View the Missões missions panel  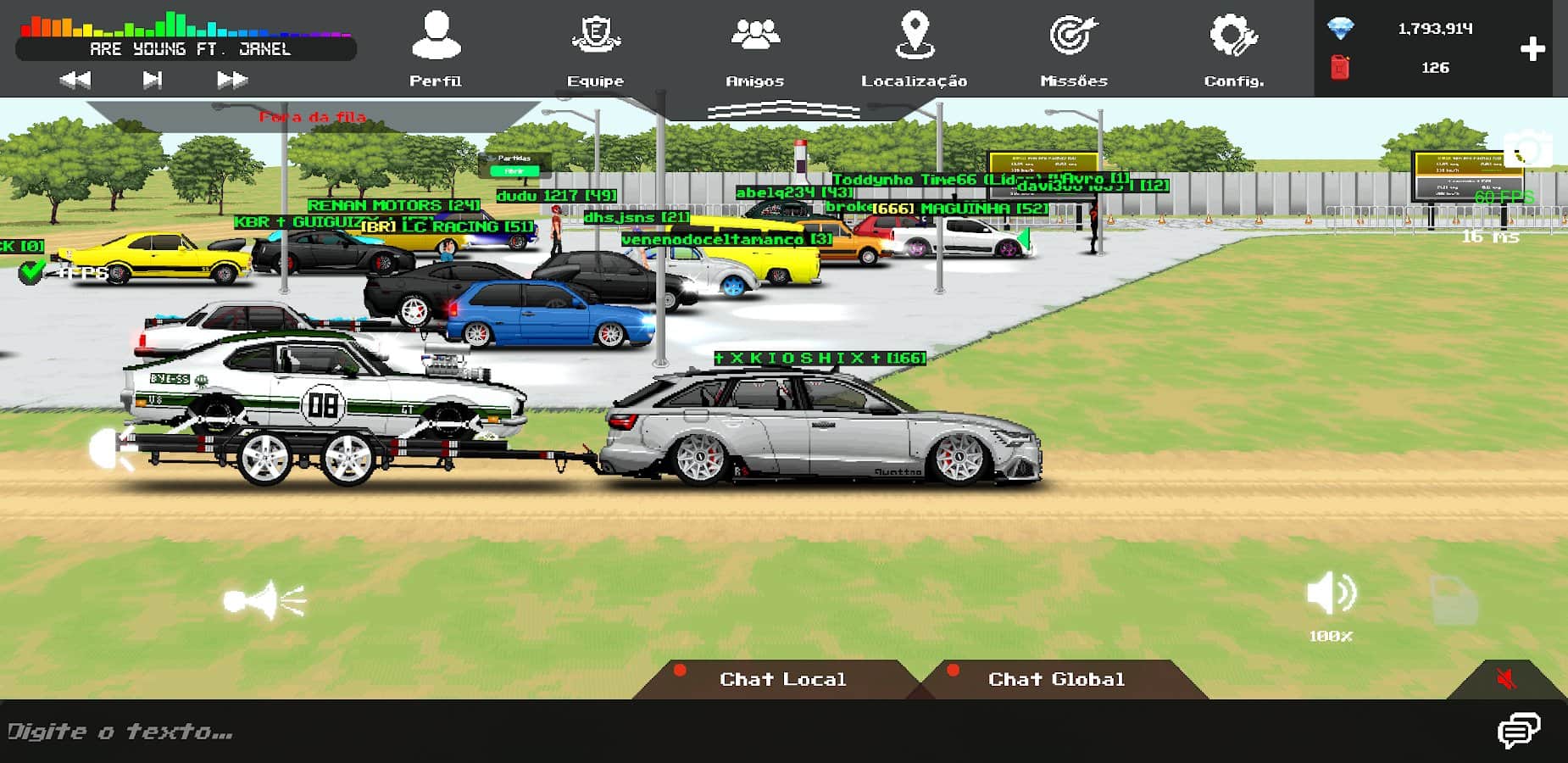tap(1073, 47)
